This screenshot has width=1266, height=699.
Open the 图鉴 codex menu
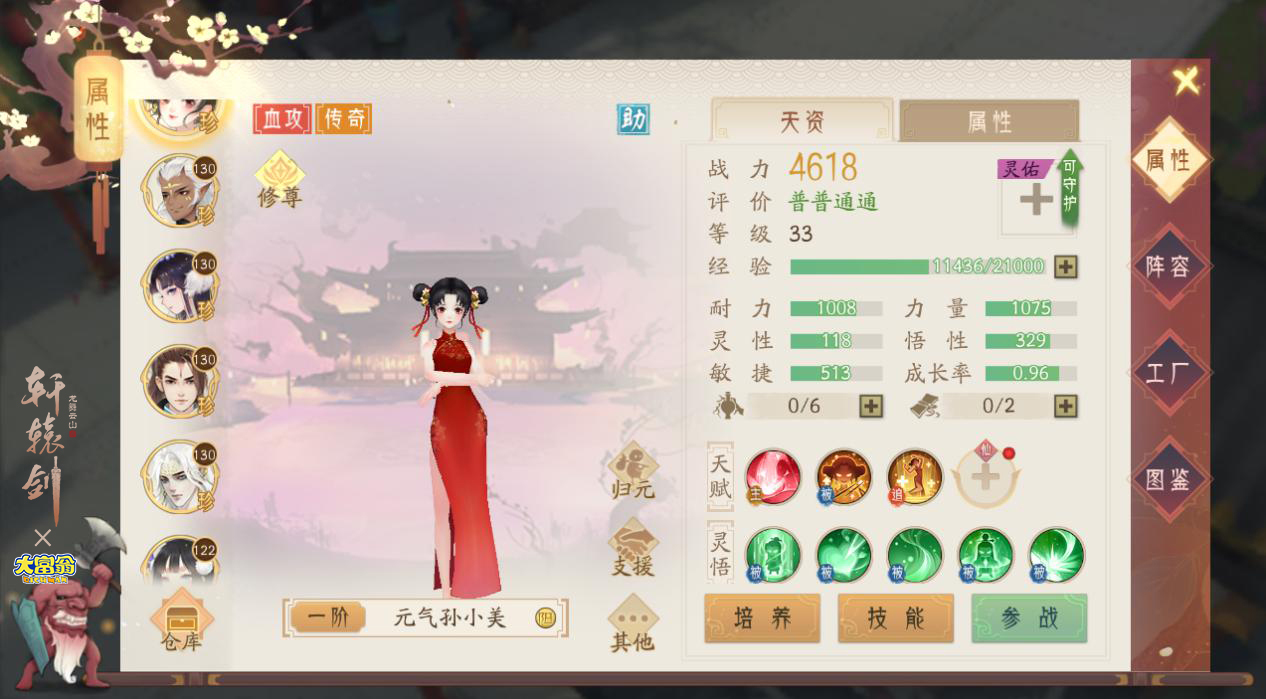[x=1167, y=479]
